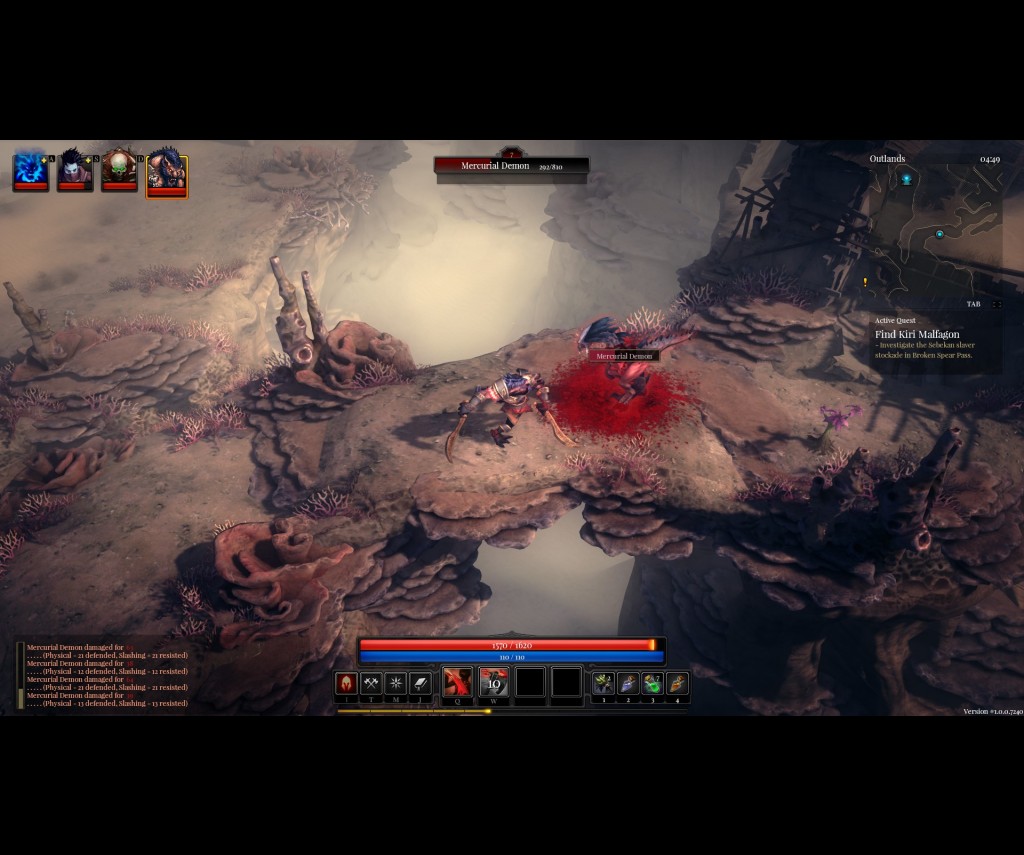Use the consumable in quick slot 1
1024x855 pixels.
point(603,683)
